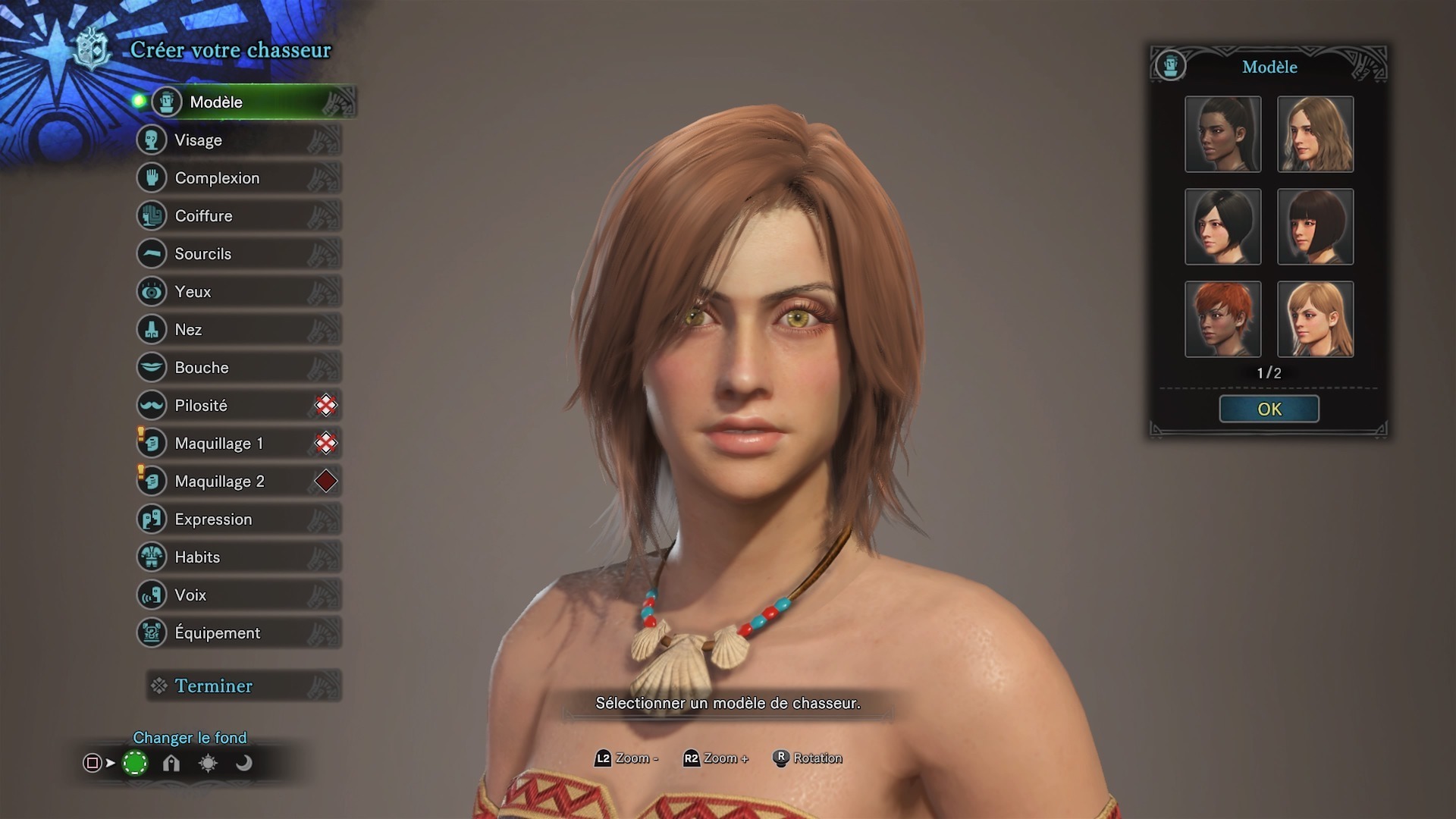Select the Équipement entry
The image size is (1456, 819).
point(238,633)
